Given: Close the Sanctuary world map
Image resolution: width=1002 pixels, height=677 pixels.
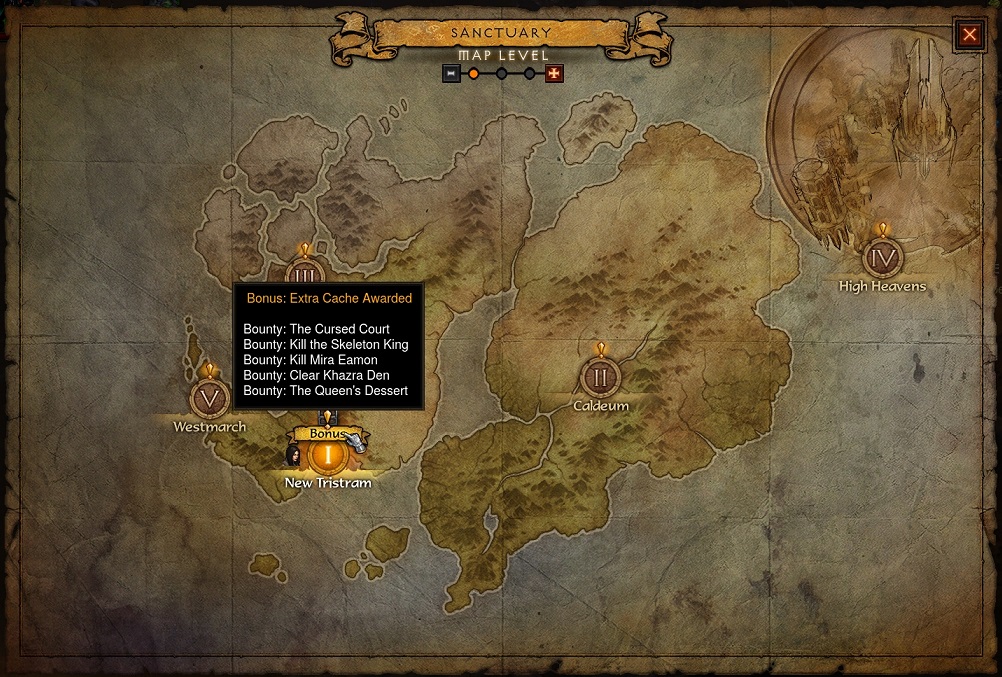Looking at the screenshot, I should (969, 35).
